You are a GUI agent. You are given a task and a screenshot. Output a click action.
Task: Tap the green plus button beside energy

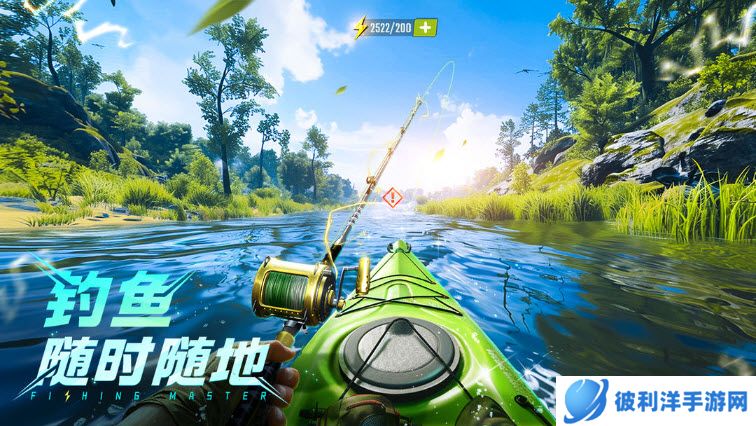(x=425, y=27)
